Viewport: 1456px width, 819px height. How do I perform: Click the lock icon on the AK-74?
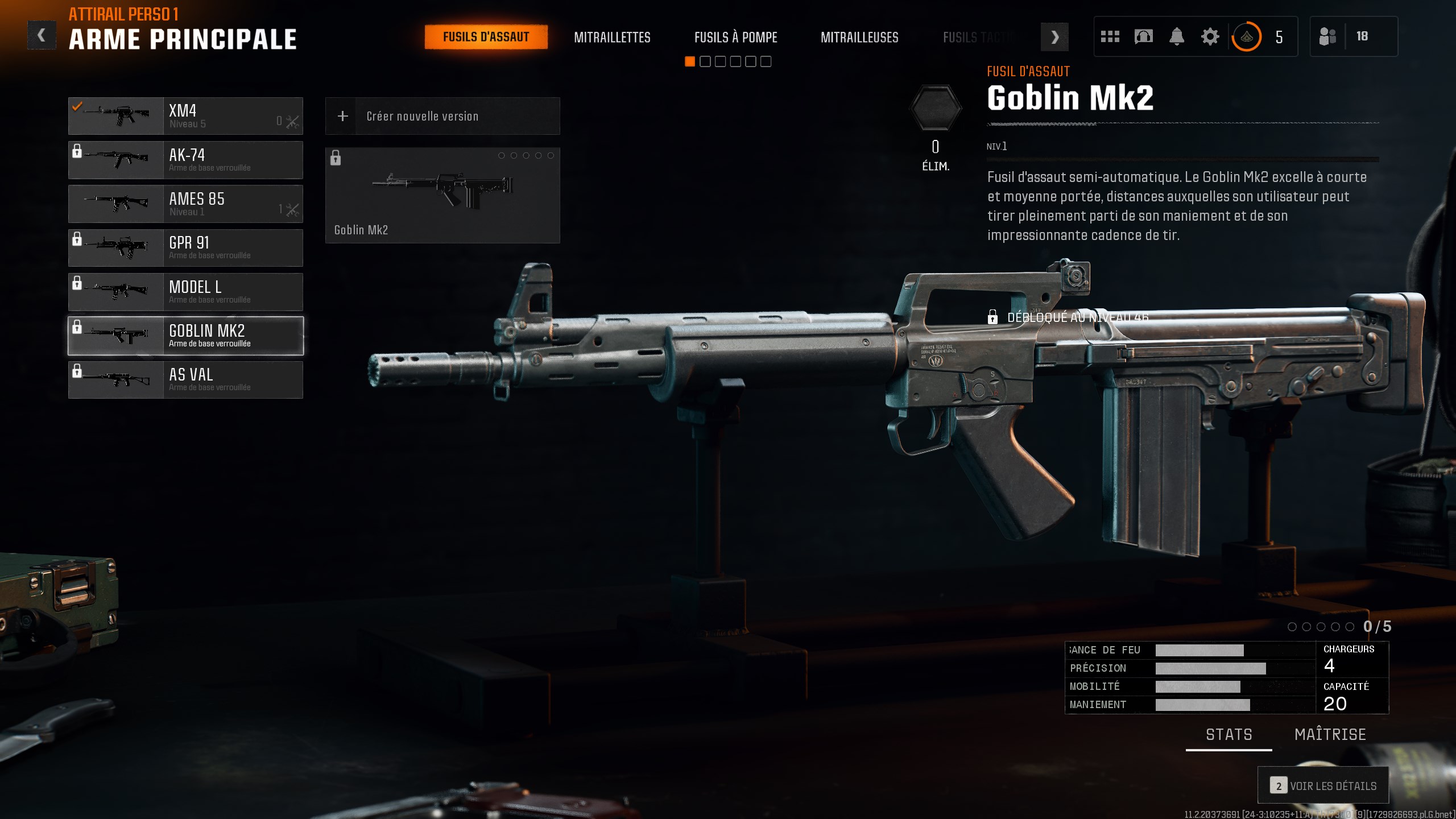tap(77, 151)
